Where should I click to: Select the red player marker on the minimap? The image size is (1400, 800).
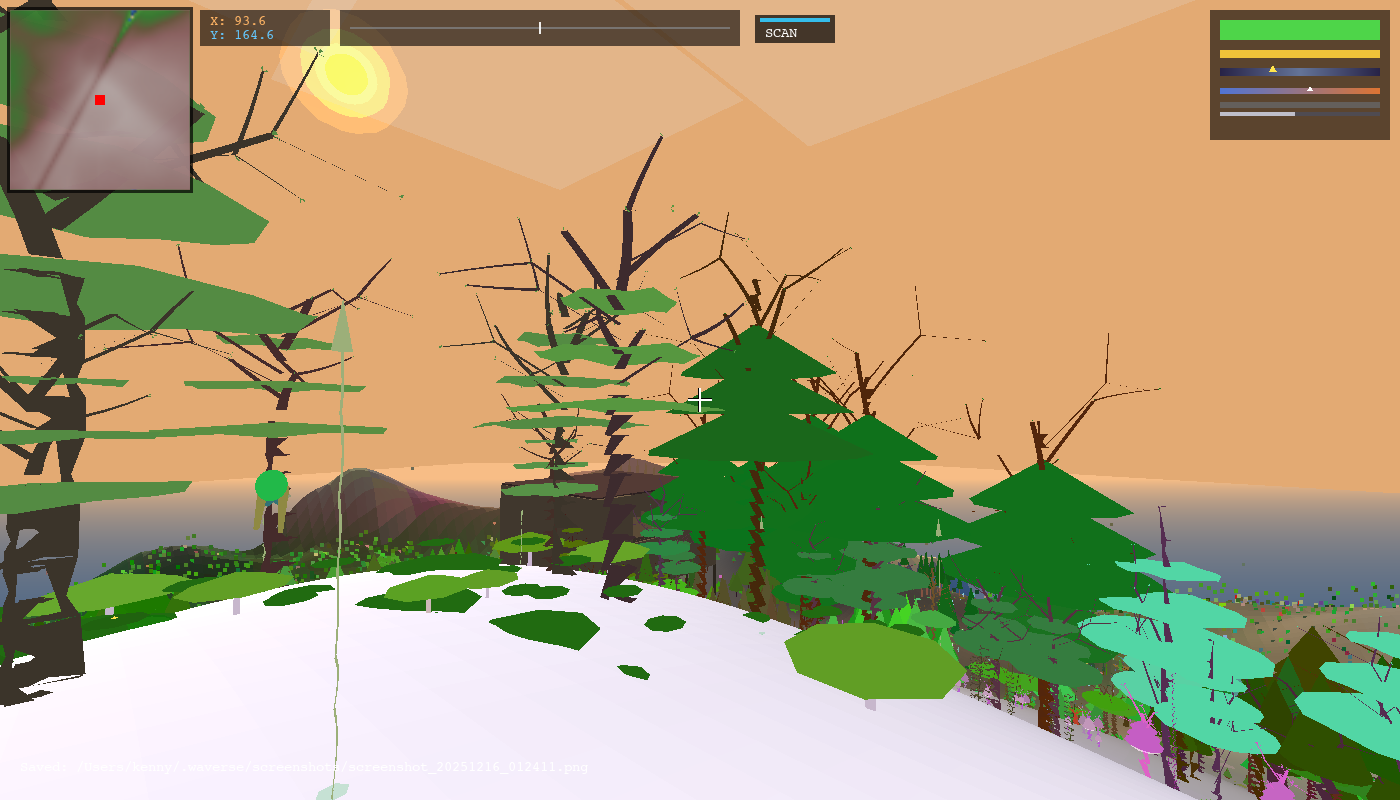pyautogui.click(x=99, y=99)
